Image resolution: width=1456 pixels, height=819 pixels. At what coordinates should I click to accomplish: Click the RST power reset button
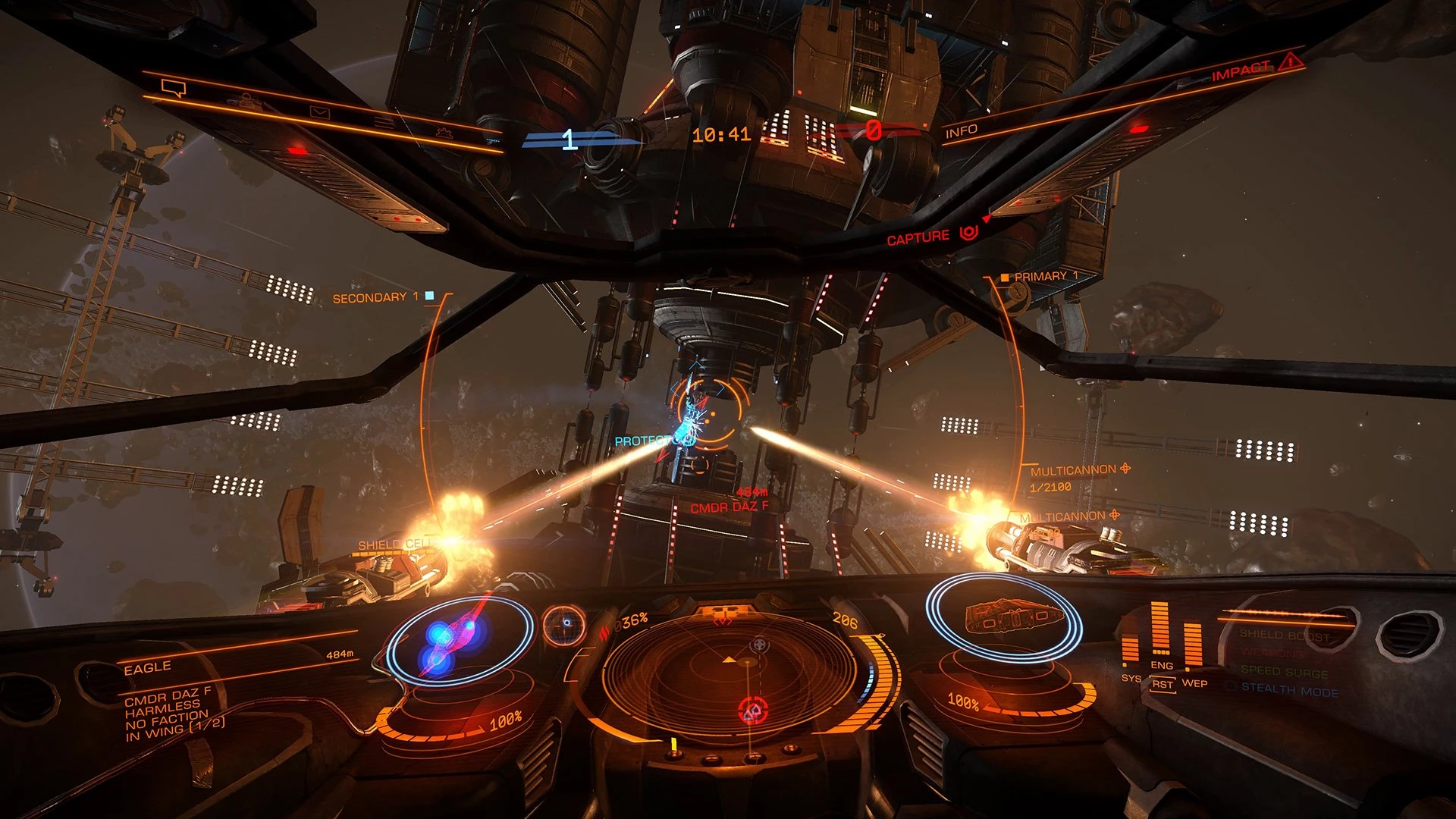point(1163,684)
